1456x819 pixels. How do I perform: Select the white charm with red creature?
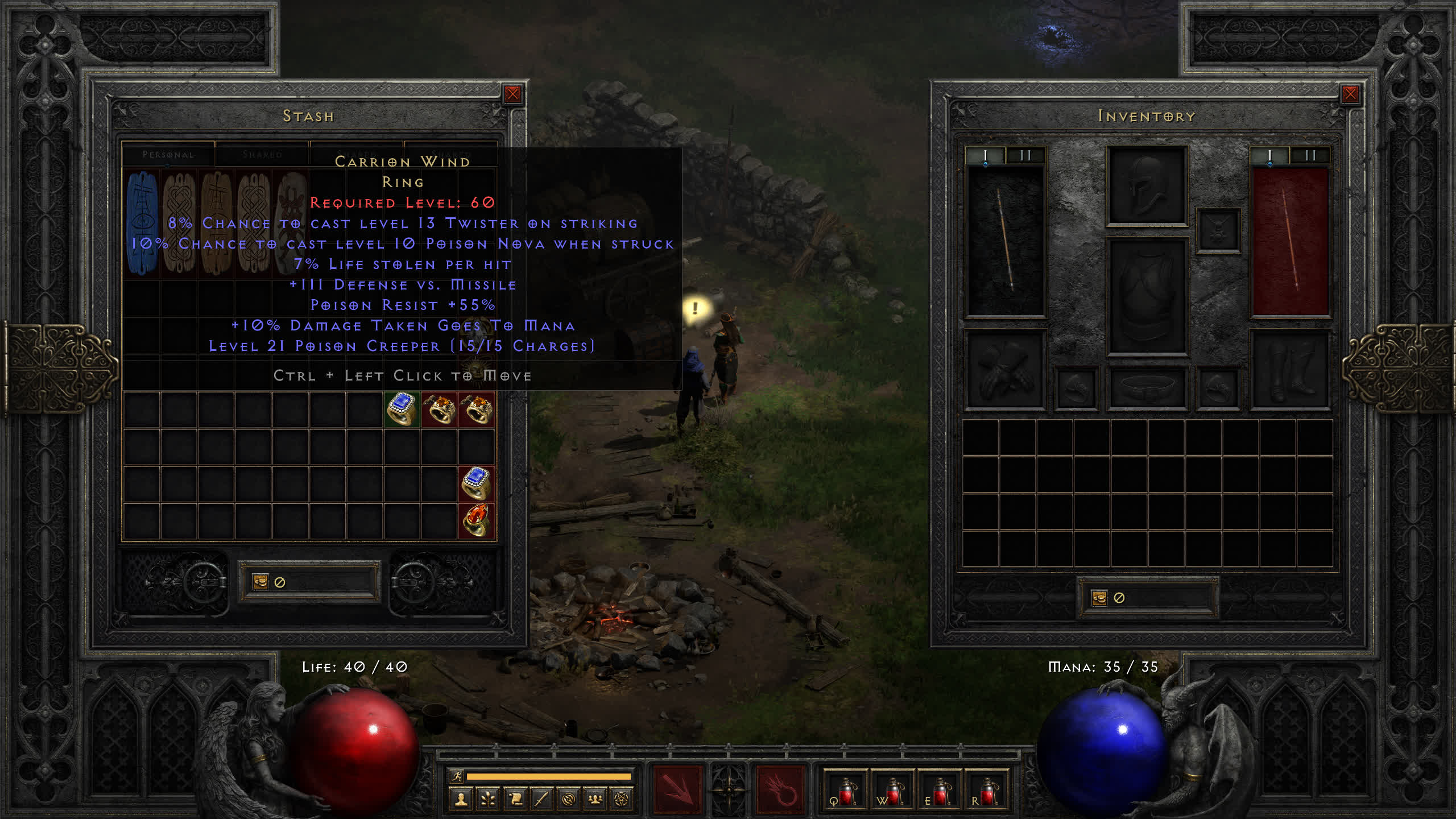tap(291, 223)
